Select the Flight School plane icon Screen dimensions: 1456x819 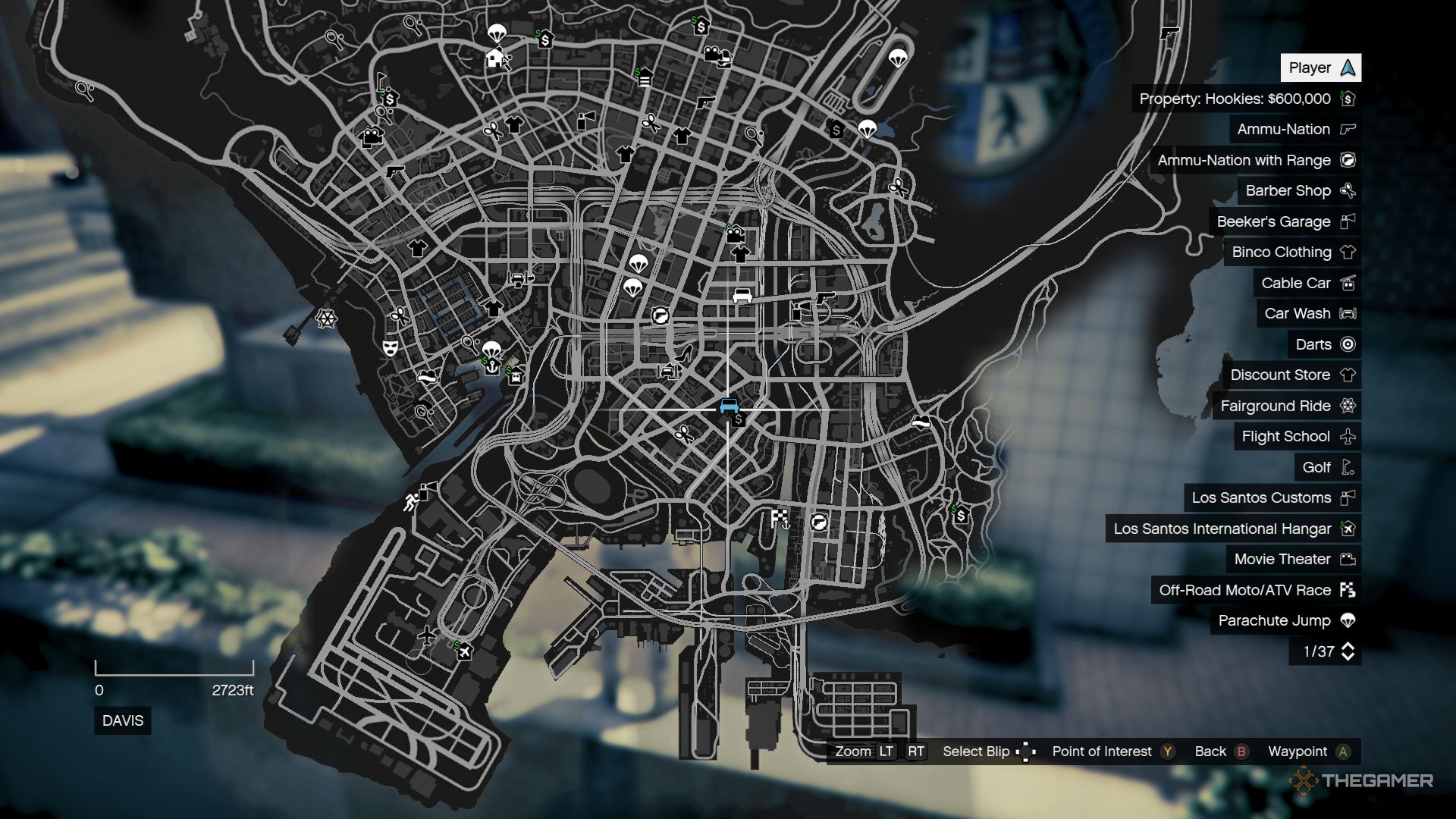pyautogui.click(x=1349, y=436)
